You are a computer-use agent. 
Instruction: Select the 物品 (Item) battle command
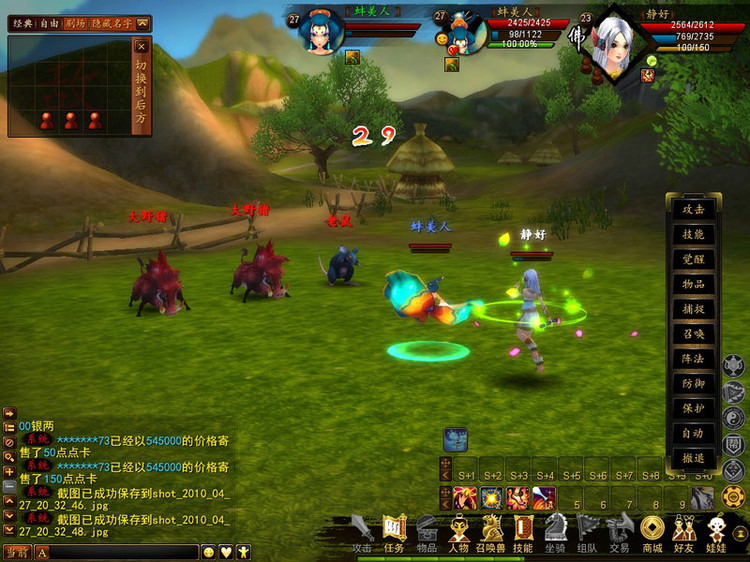(x=693, y=284)
